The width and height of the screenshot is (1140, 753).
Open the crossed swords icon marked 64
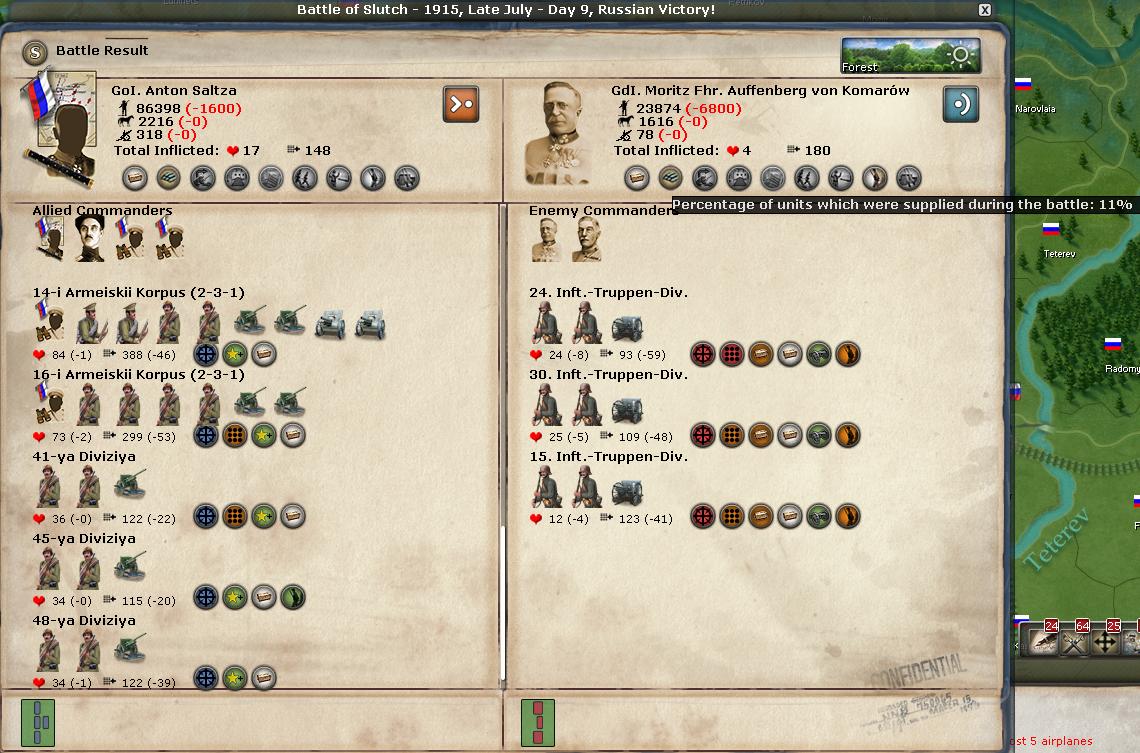coord(1075,641)
